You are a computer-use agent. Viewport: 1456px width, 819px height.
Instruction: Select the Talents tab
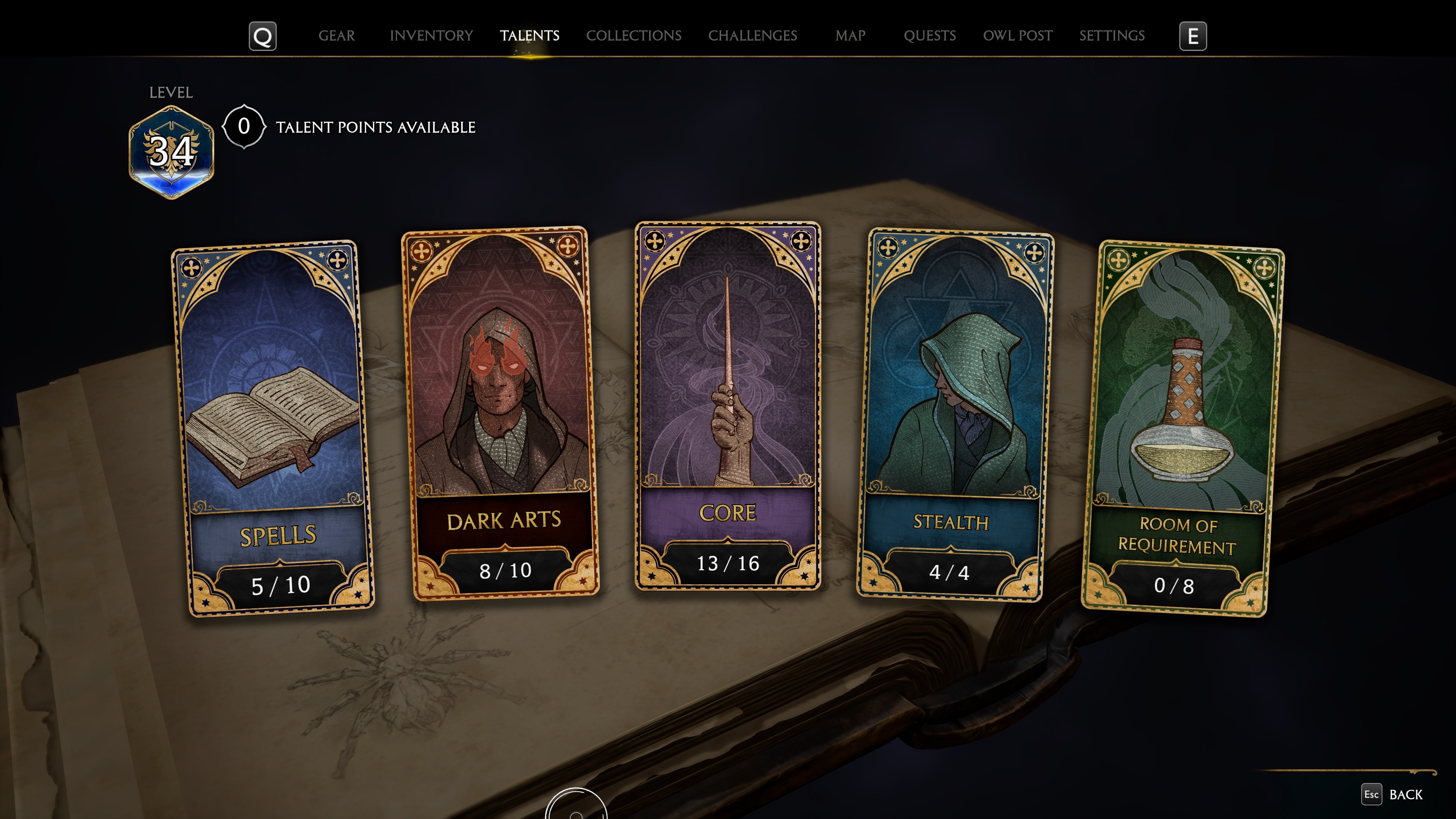529,36
